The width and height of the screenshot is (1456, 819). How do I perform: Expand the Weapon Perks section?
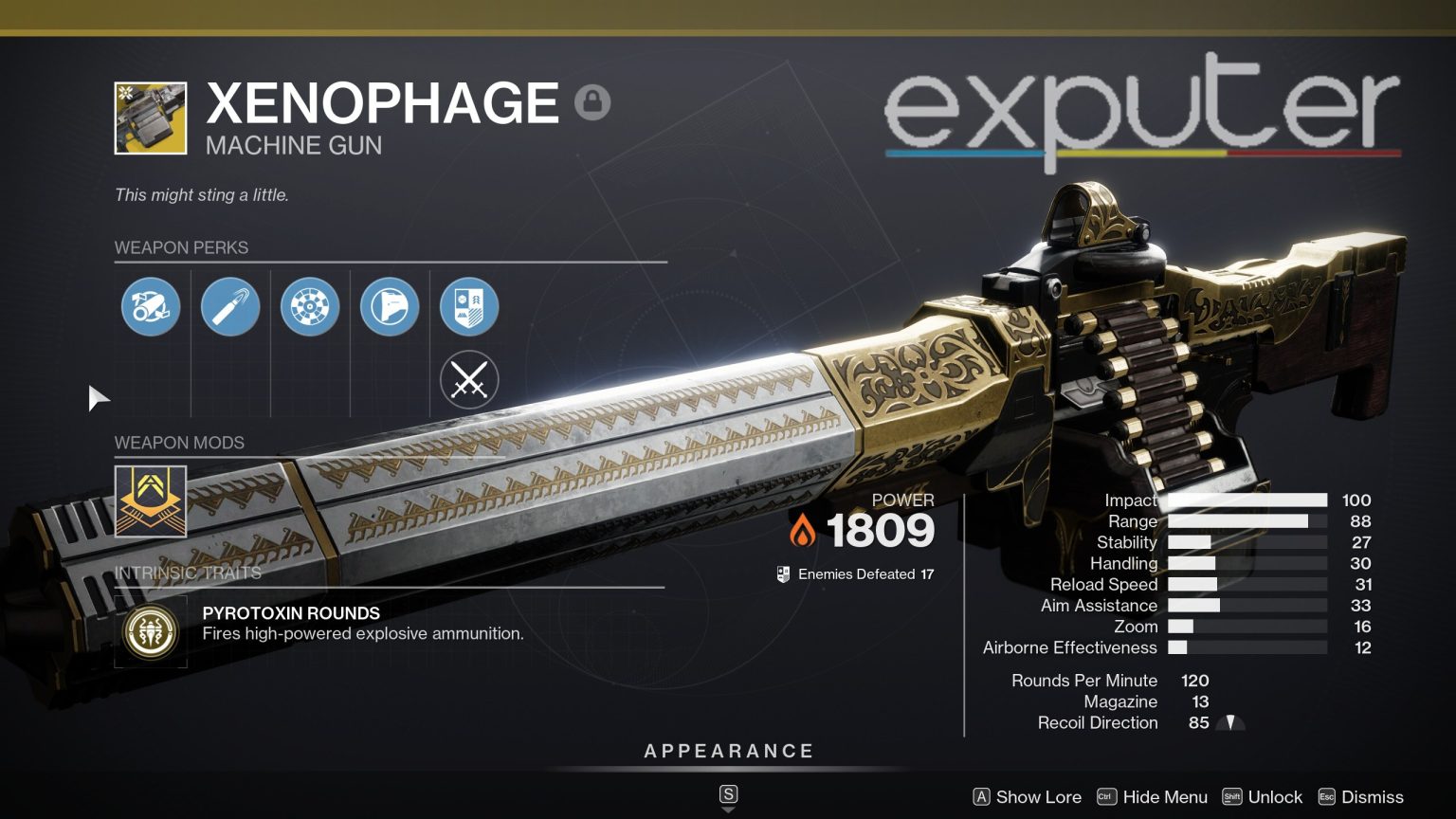pos(182,247)
